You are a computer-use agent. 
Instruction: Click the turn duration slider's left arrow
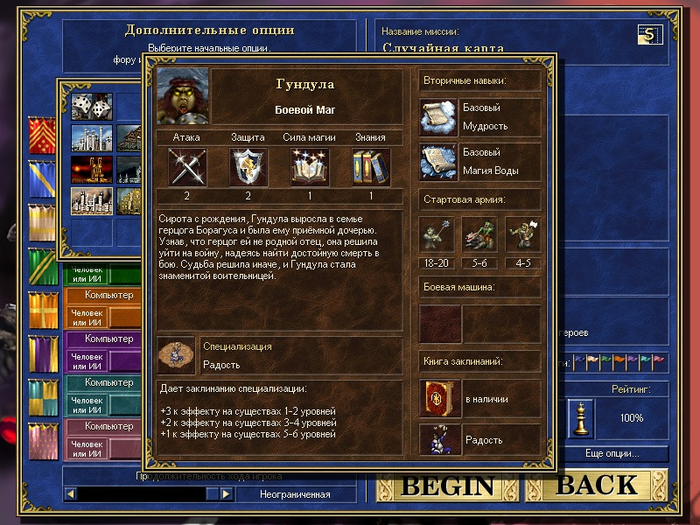pyautogui.click(x=71, y=494)
